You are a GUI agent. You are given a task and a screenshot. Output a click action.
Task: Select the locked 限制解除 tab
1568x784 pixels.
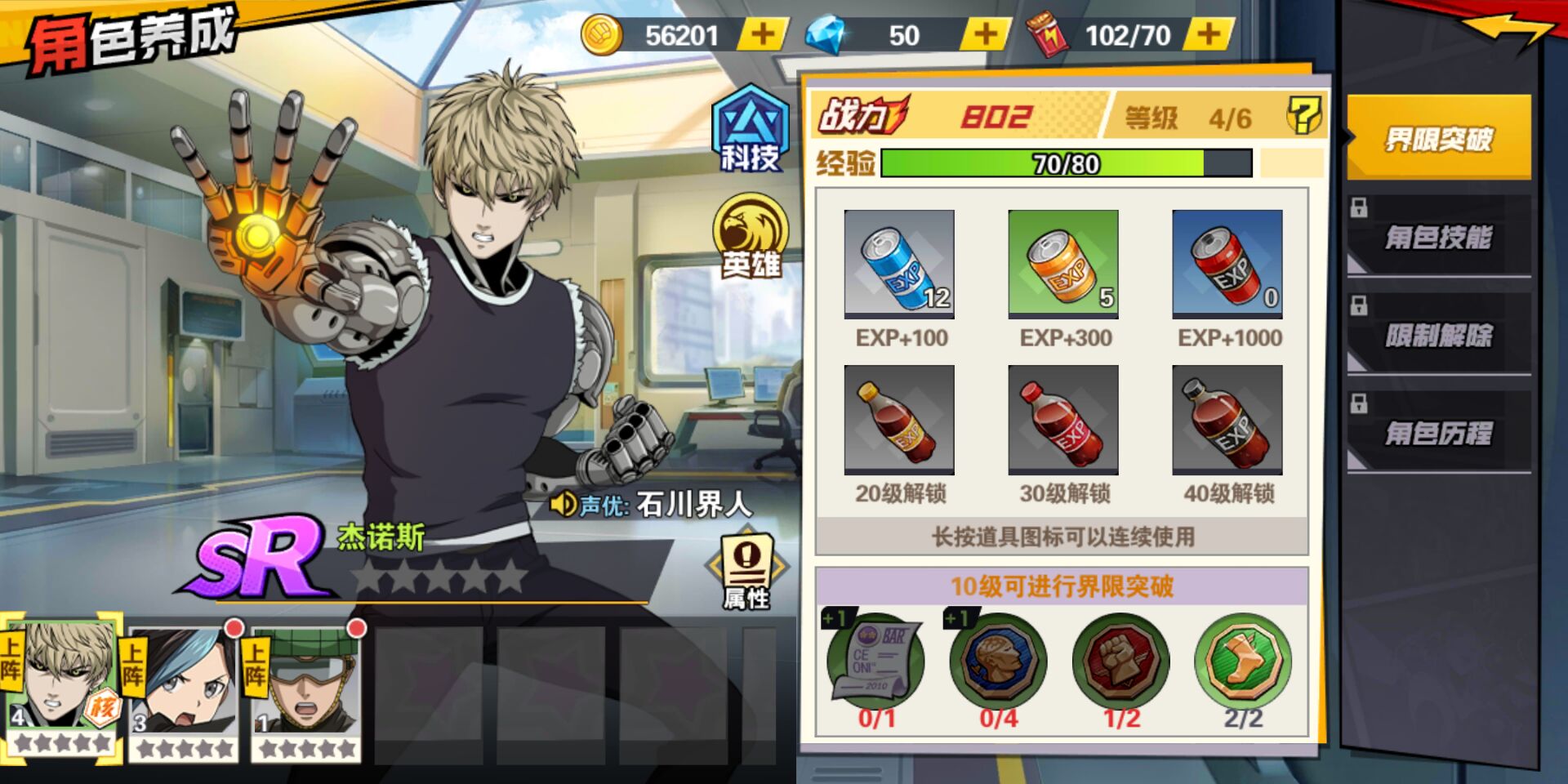click(x=1438, y=336)
